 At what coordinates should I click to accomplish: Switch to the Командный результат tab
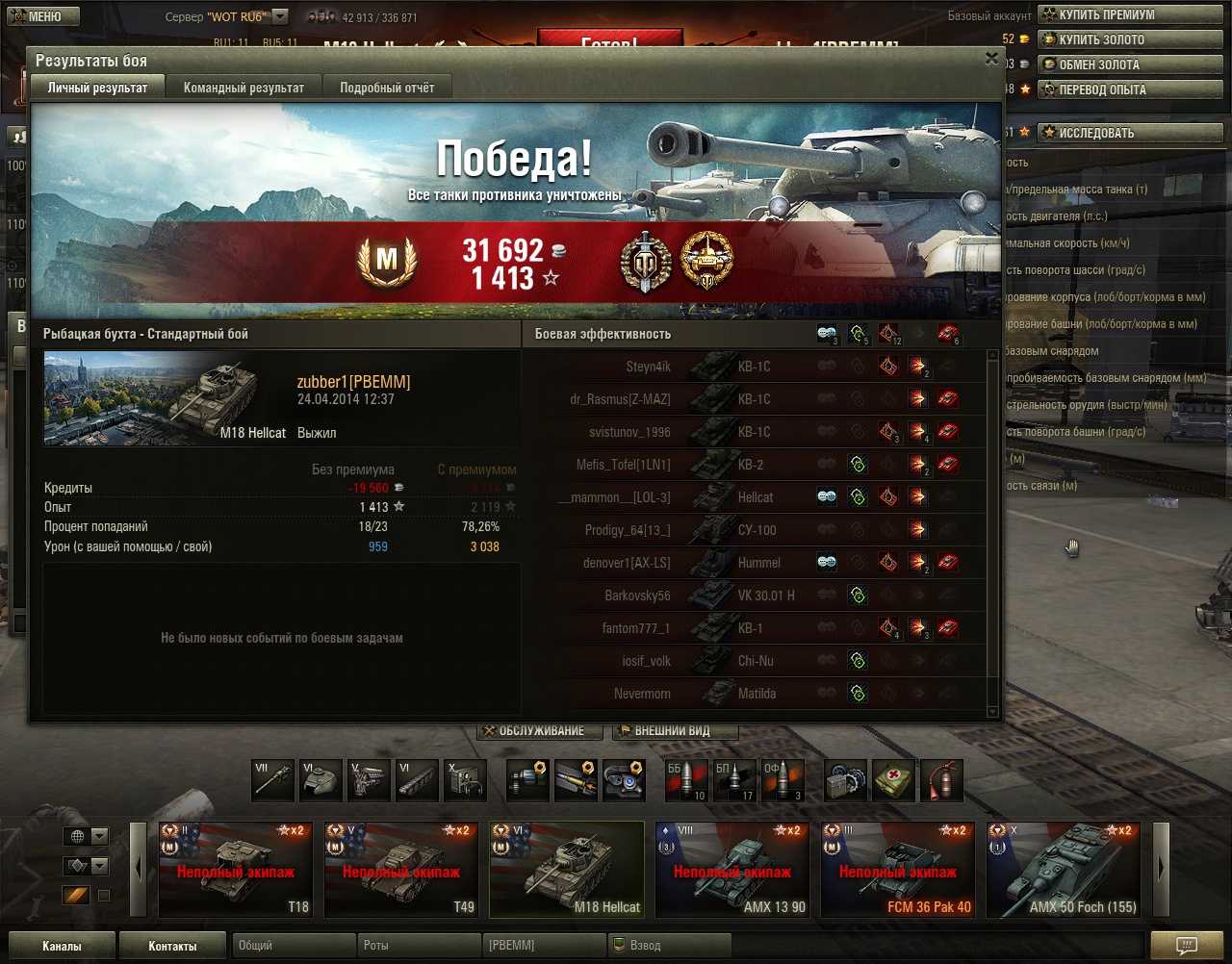coord(244,88)
